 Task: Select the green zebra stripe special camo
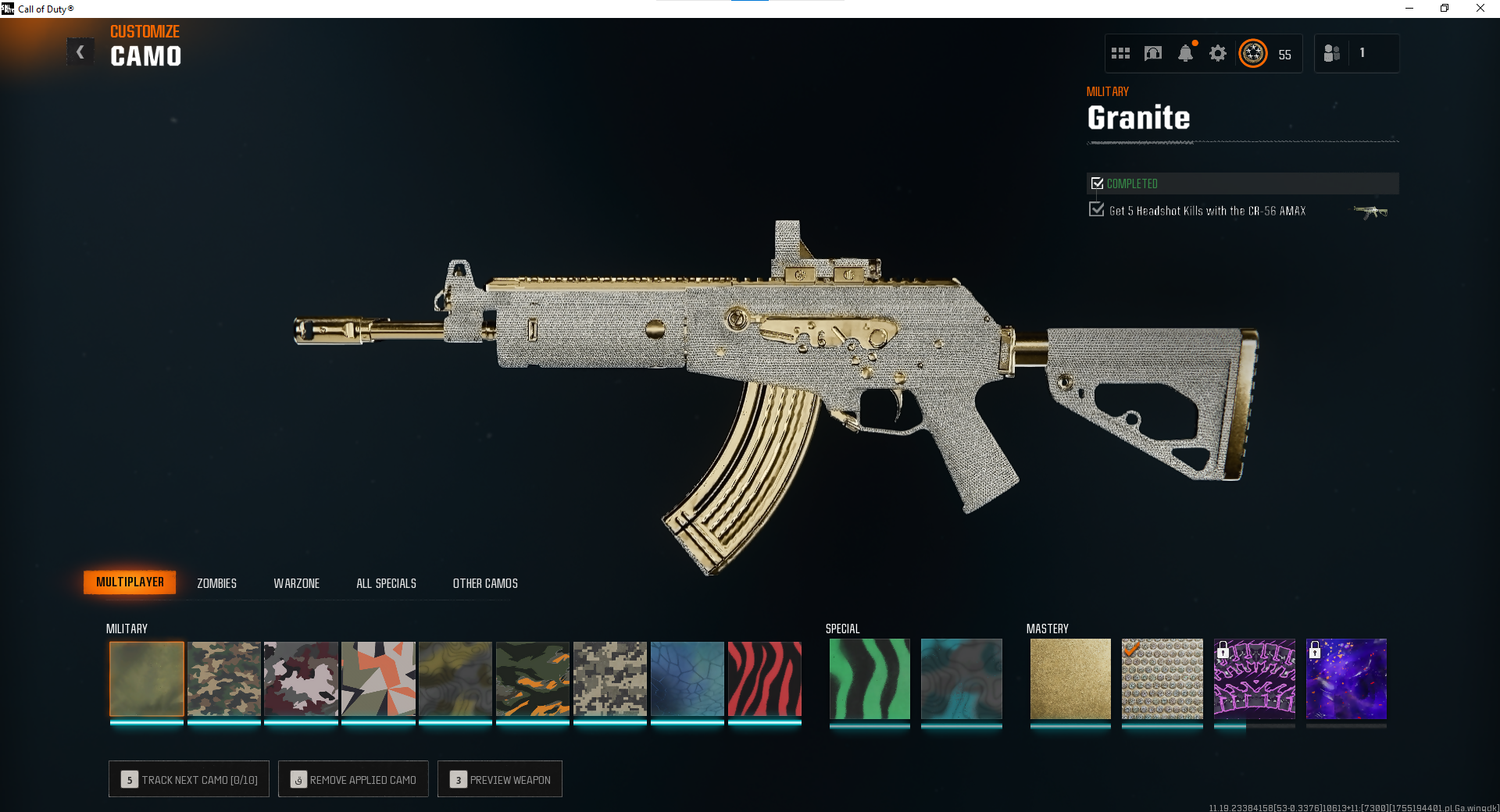point(870,678)
